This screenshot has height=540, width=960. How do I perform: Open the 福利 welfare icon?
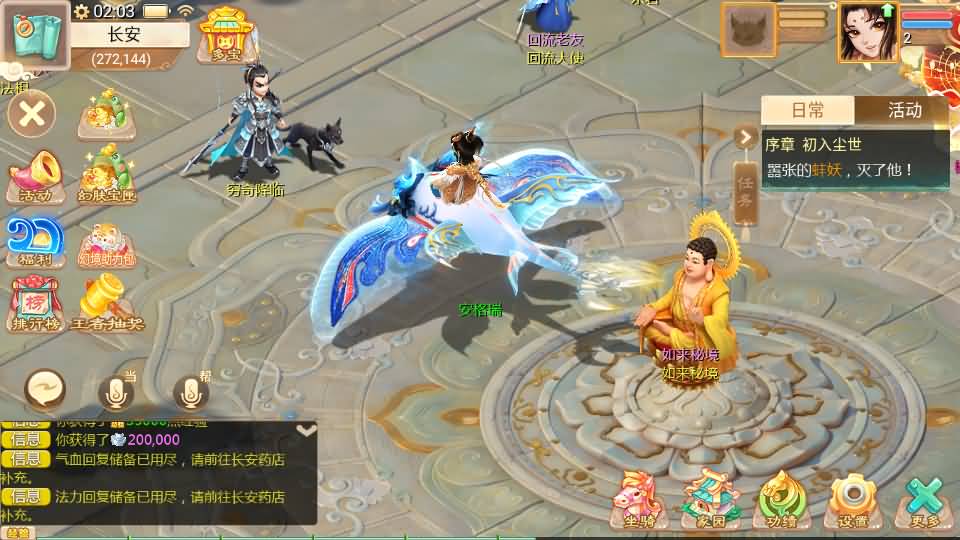pyautogui.click(x=35, y=241)
